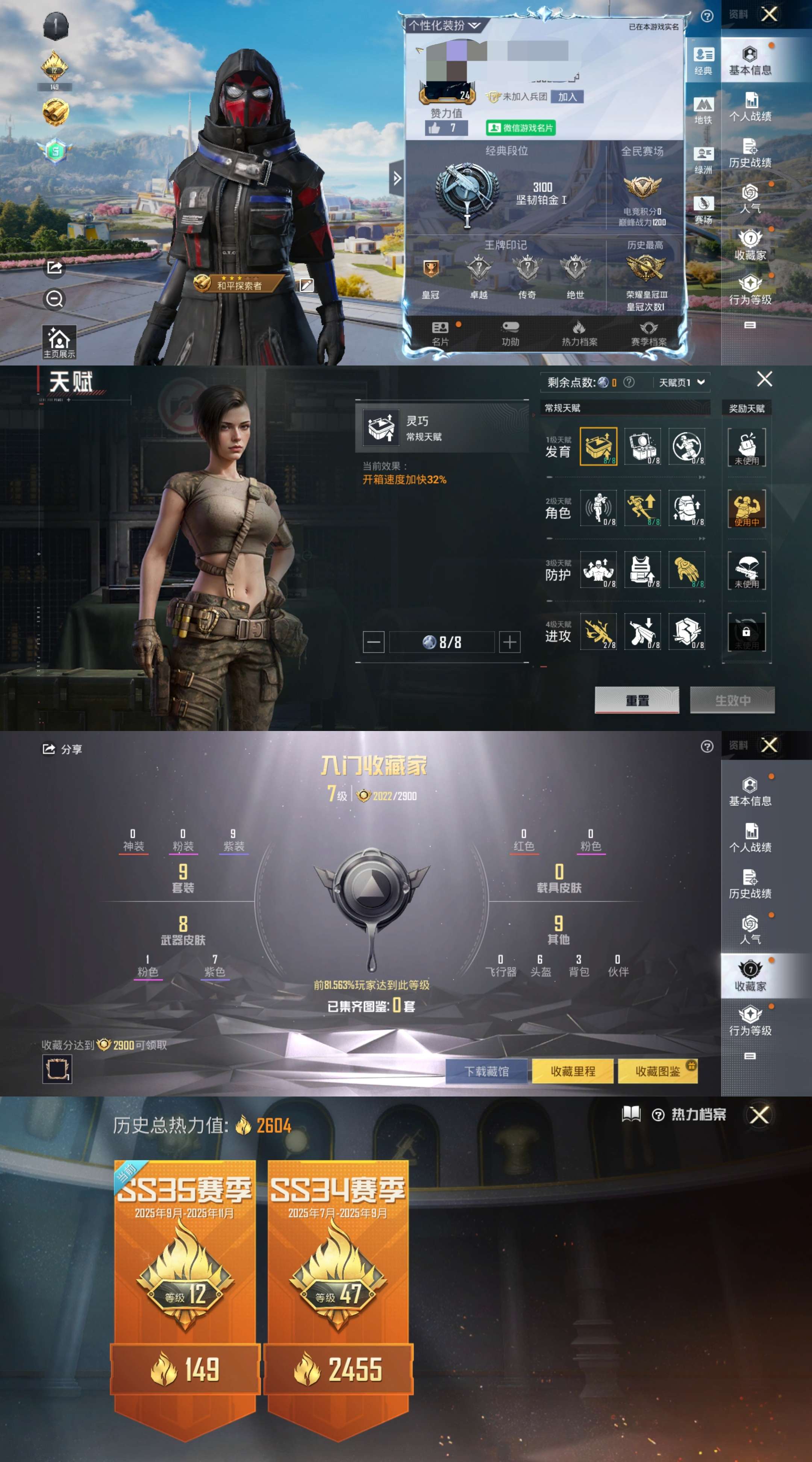Edit the 和平探索者 title badge
Viewport: 812px width, 1462px height.
click(x=306, y=285)
